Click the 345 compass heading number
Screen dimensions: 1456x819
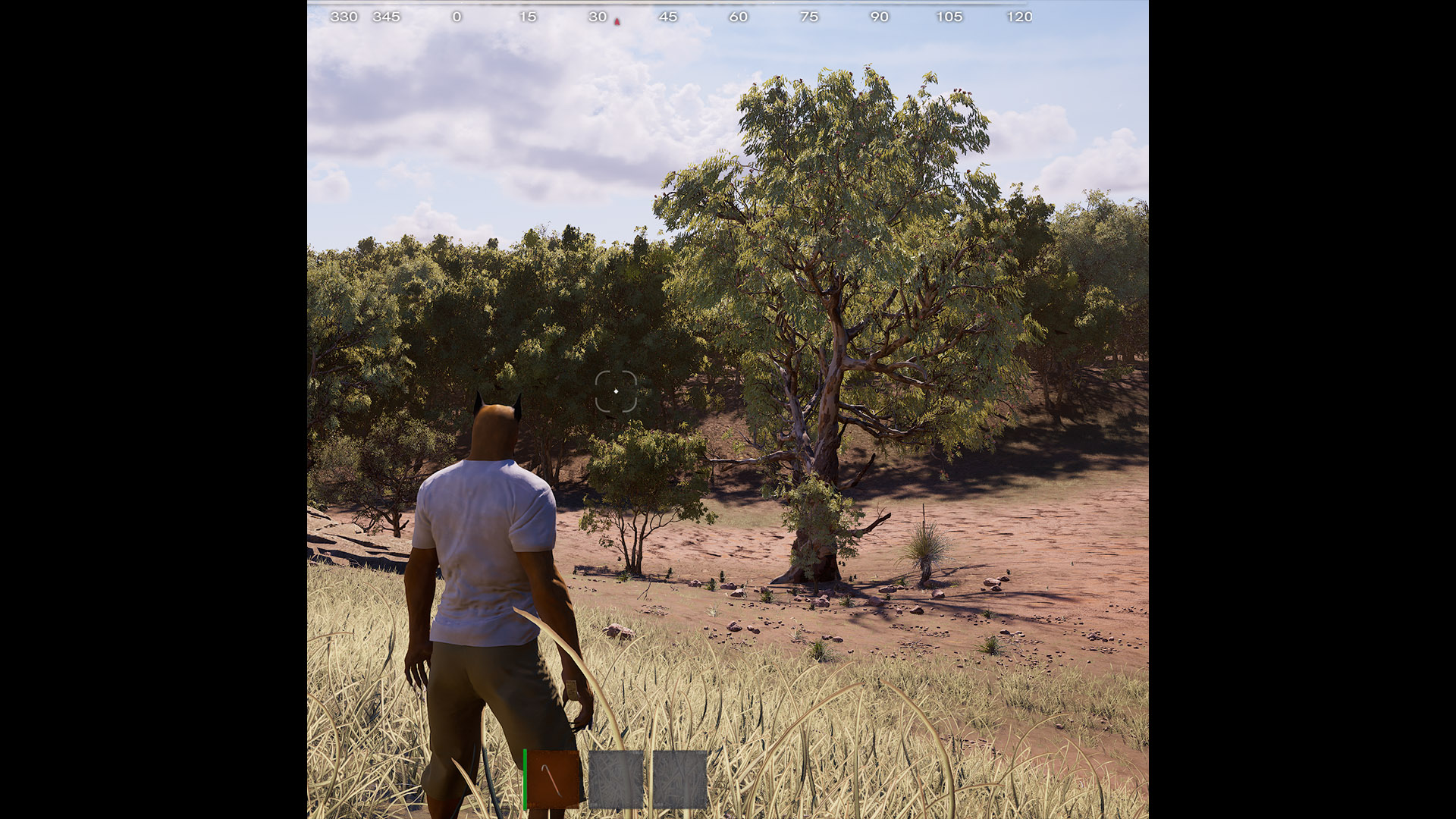point(388,16)
